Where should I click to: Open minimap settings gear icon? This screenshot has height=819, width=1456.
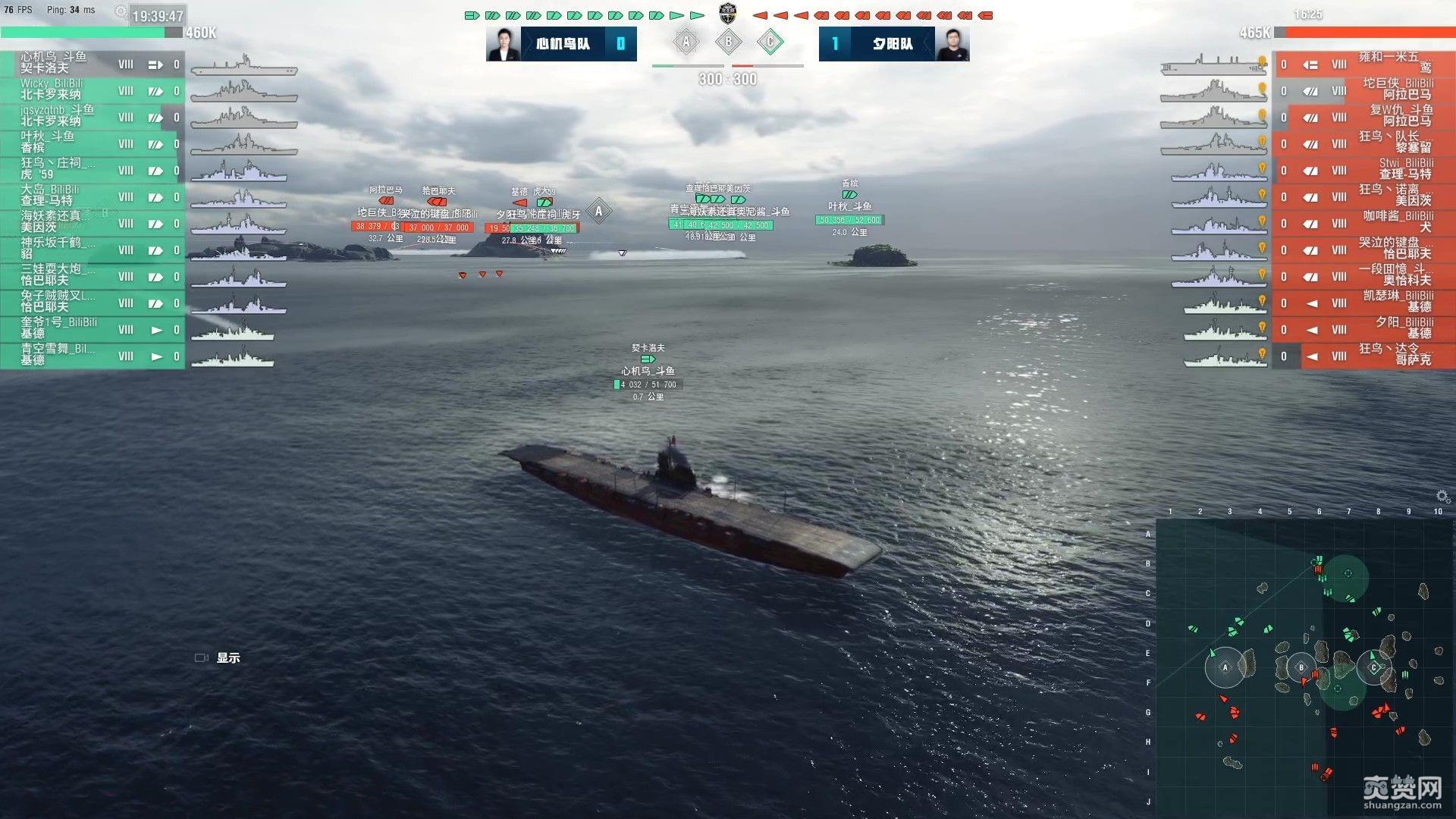point(1442,497)
